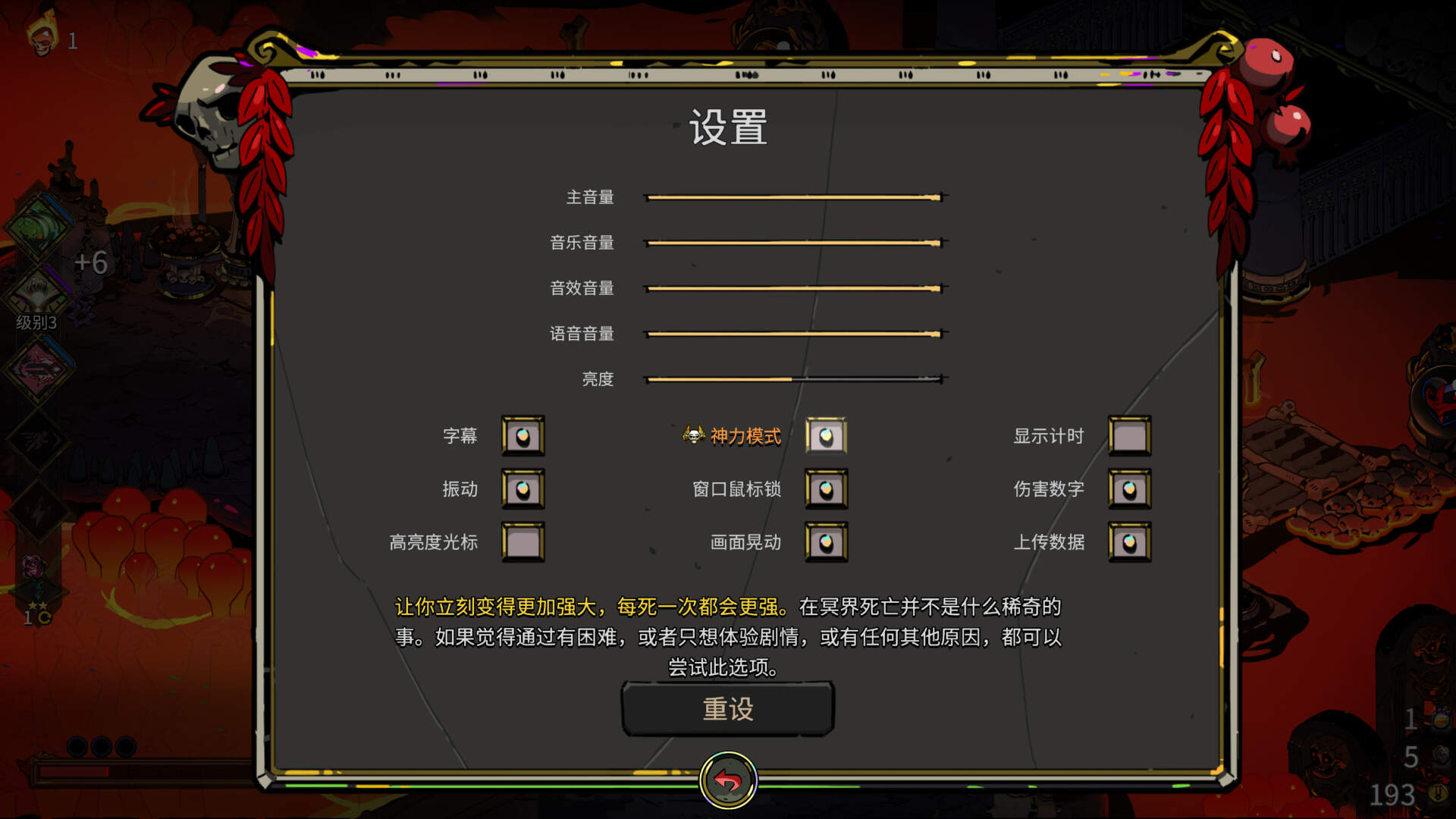Click the God Mode skull icon
1456x819 pixels.
(695, 435)
